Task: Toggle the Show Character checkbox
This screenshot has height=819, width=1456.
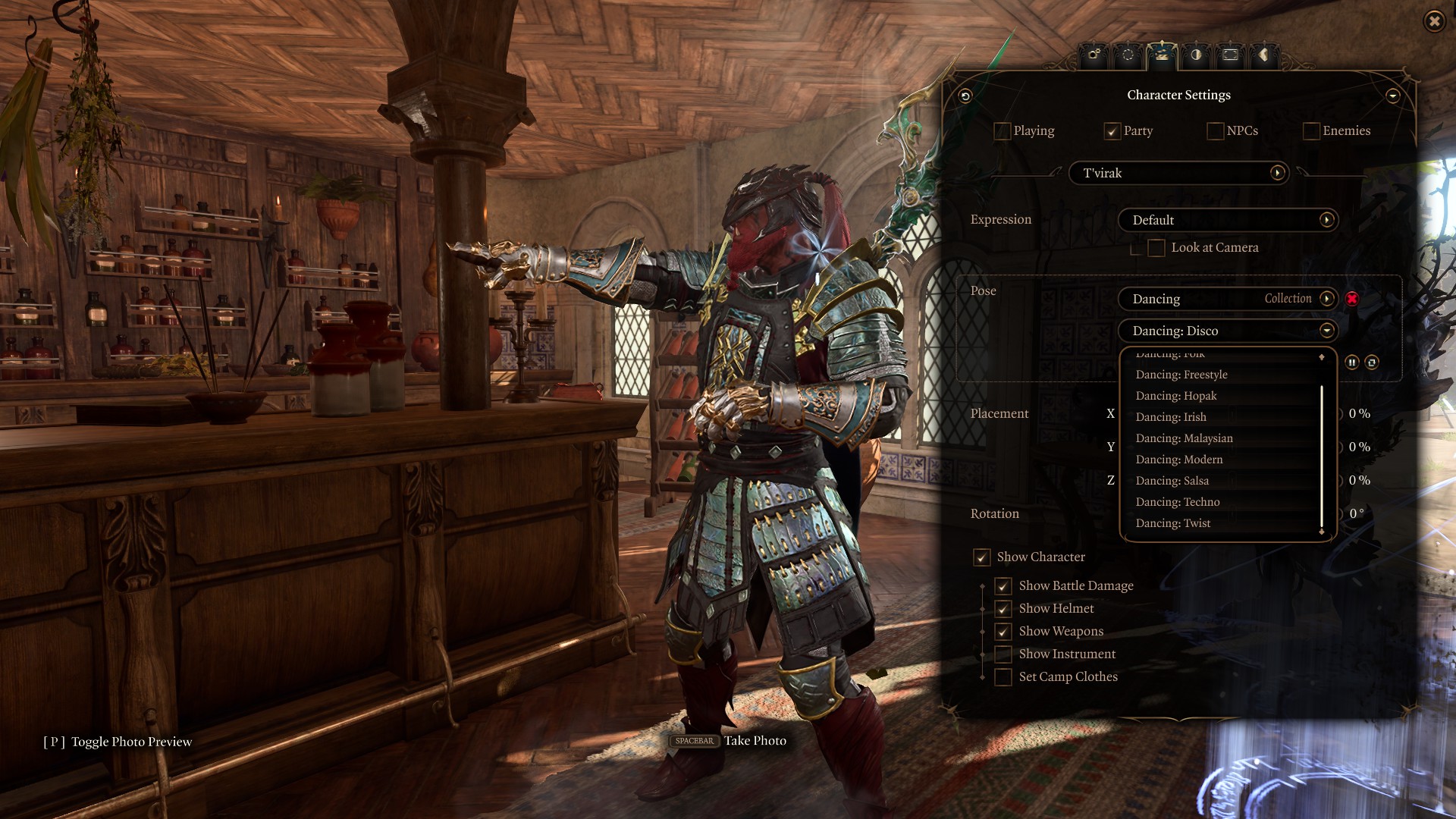Action: click(982, 557)
